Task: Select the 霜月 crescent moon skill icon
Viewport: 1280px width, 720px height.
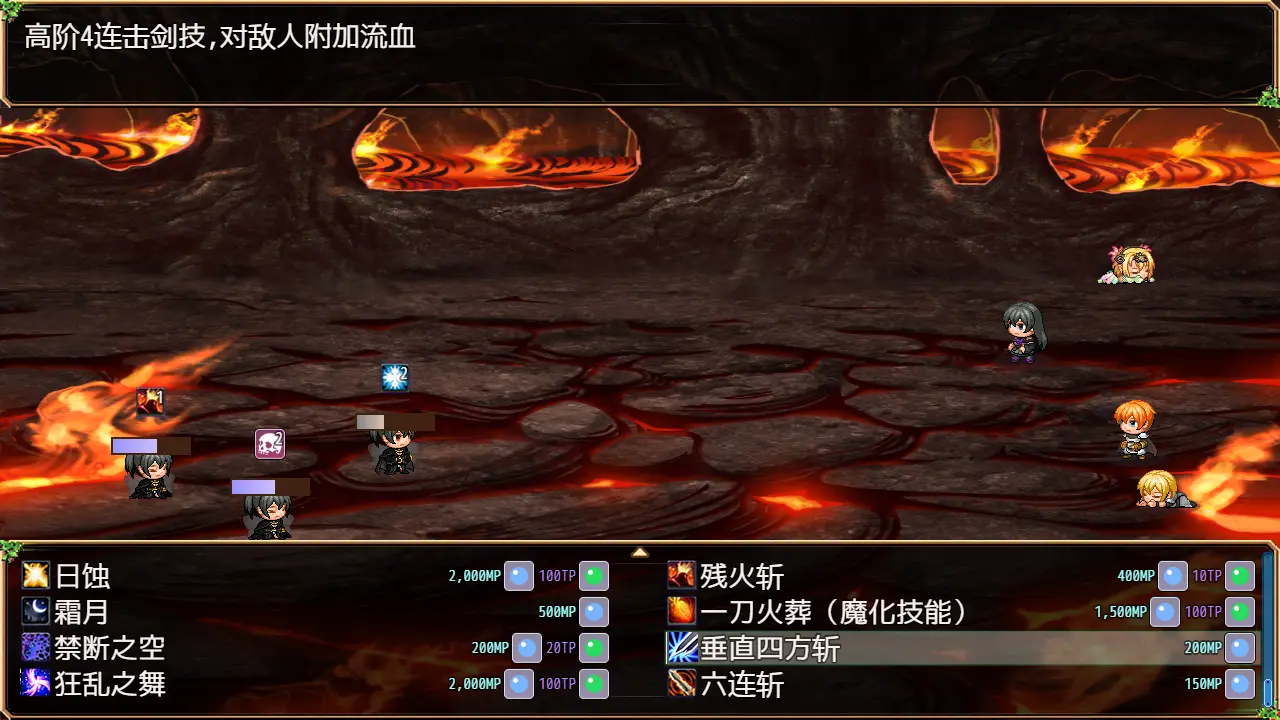Action: 32,611
